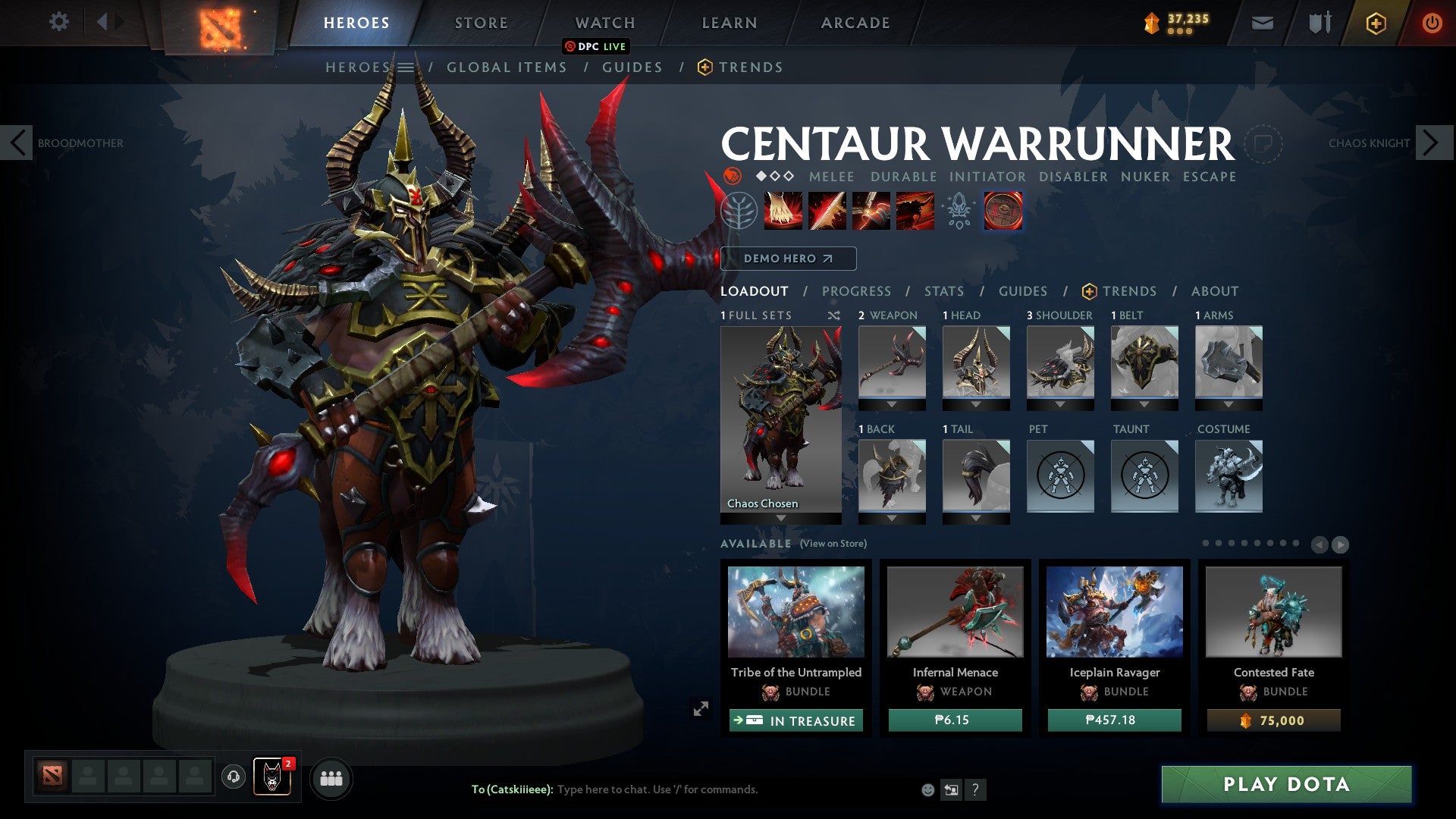Viewport: 1456px width, 819px height.
Task: Toggle shuffle for full sets
Action: pyautogui.click(x=834, y=315)
